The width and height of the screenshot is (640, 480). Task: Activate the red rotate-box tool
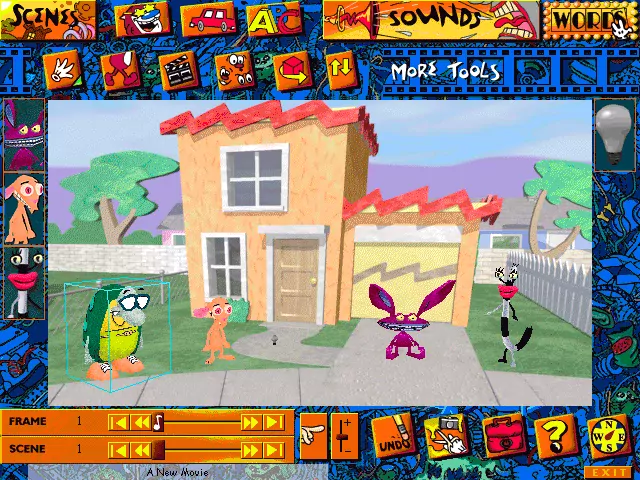pos(292,70)
